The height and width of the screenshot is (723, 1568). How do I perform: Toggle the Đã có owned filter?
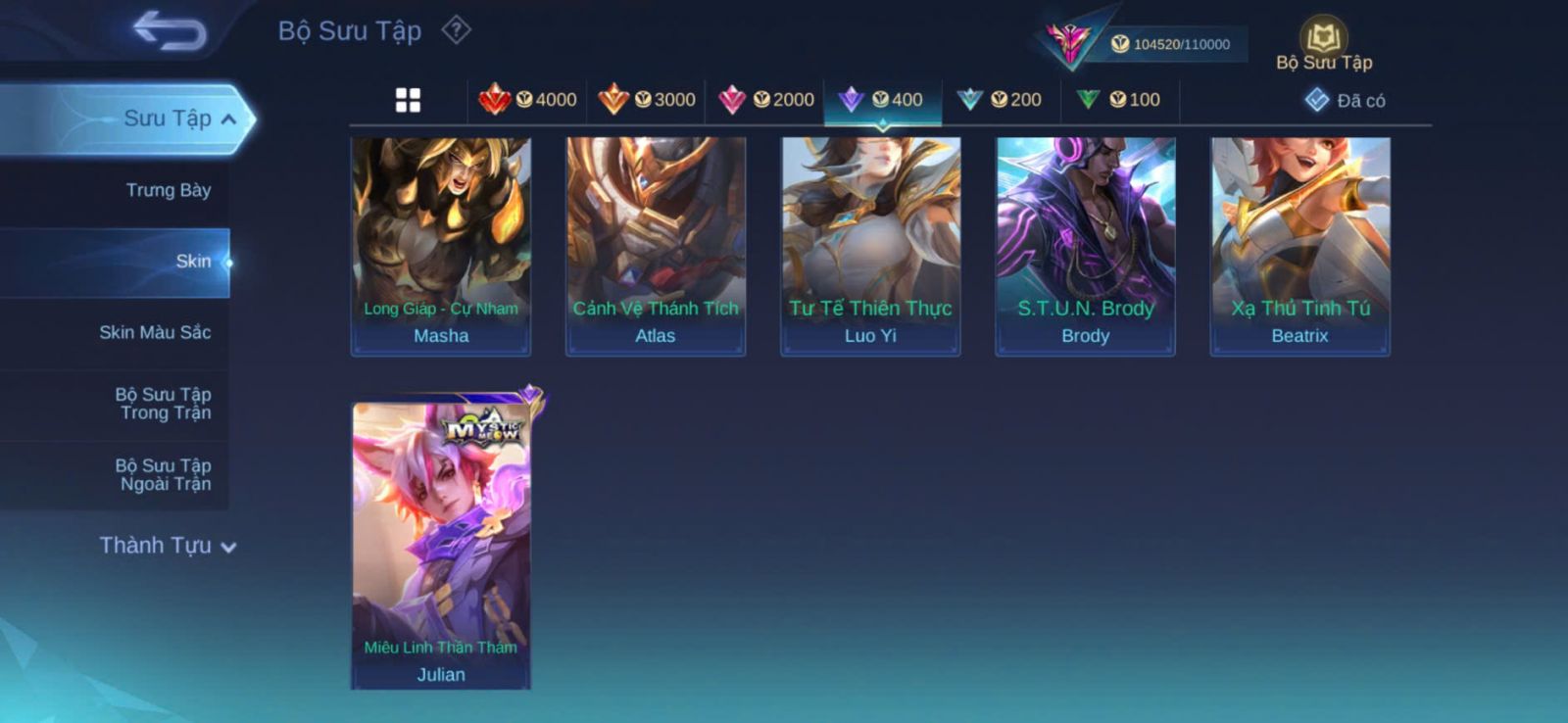click(1345, 101)
